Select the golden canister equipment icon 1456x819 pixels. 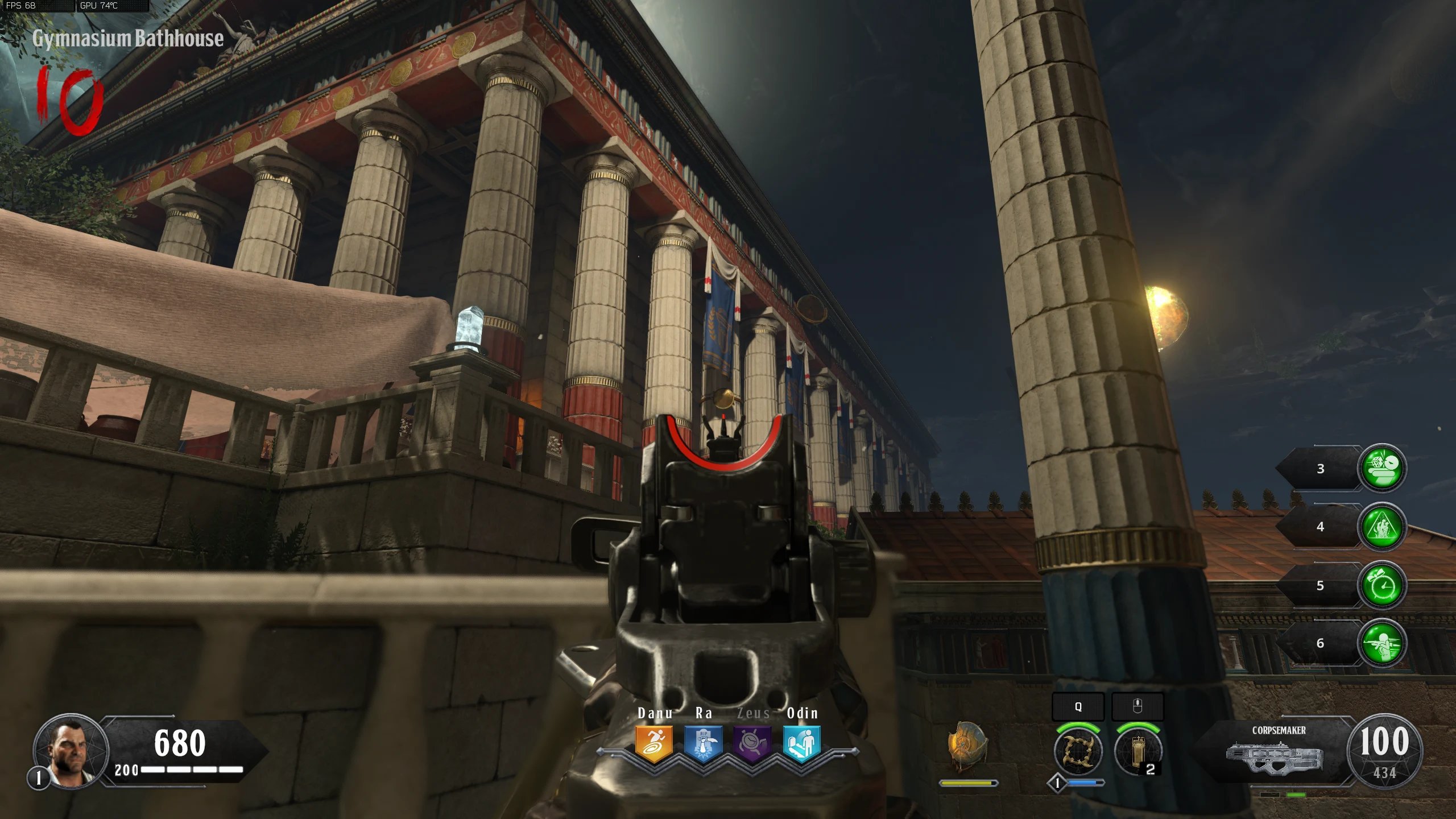tap(1137, 751)
